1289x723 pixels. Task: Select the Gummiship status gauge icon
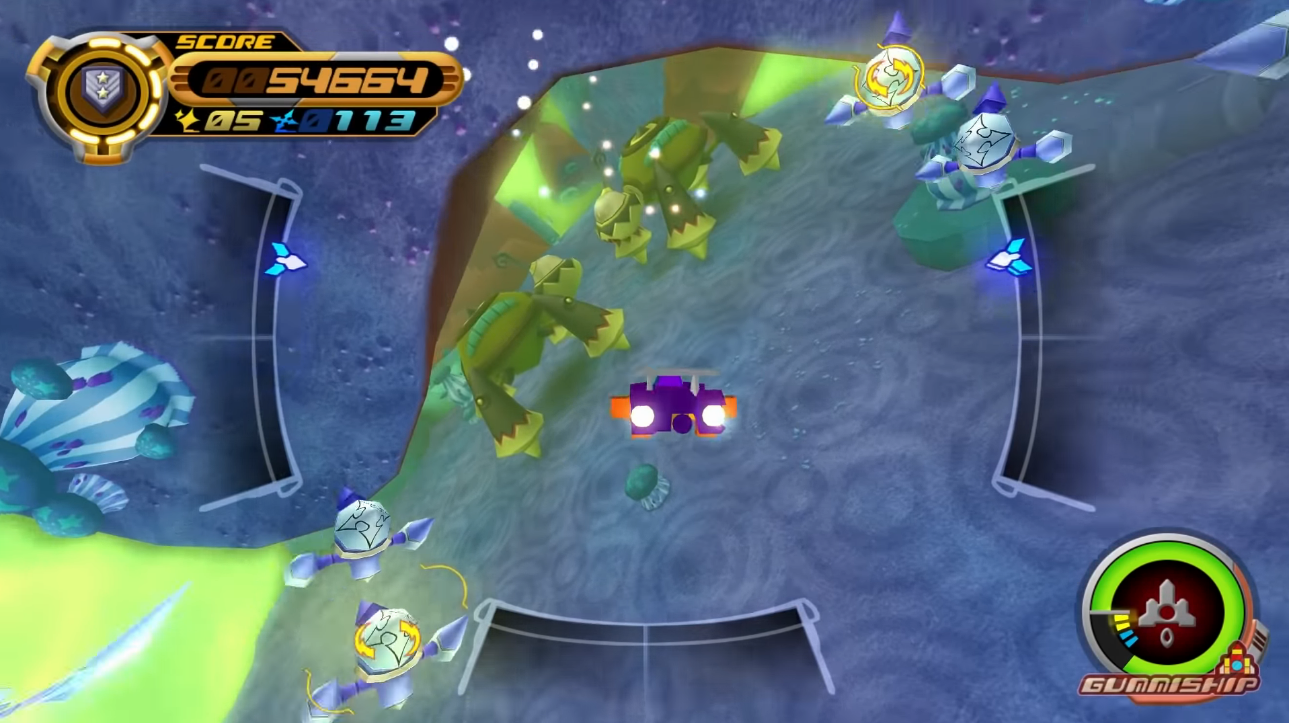[x=1167, y=608]
